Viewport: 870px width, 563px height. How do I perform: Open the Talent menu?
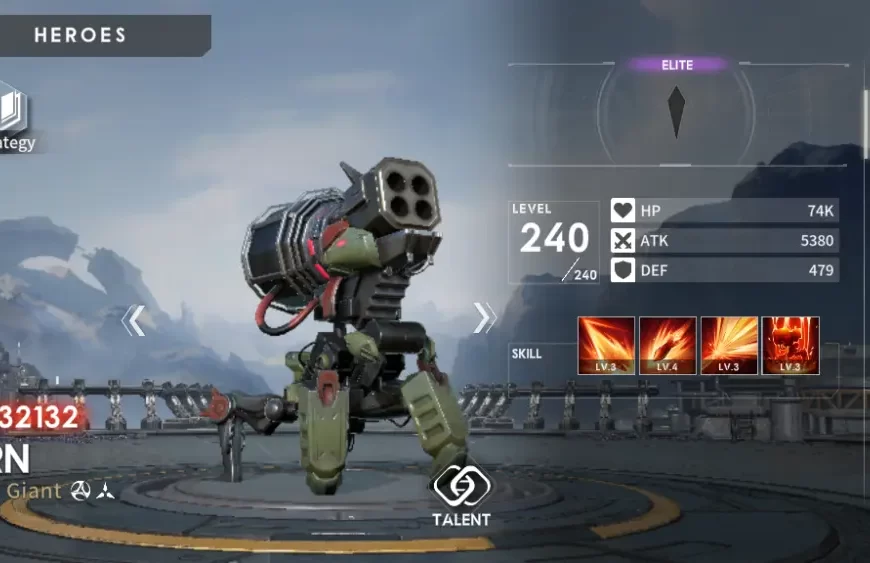[x=460, y=492]
